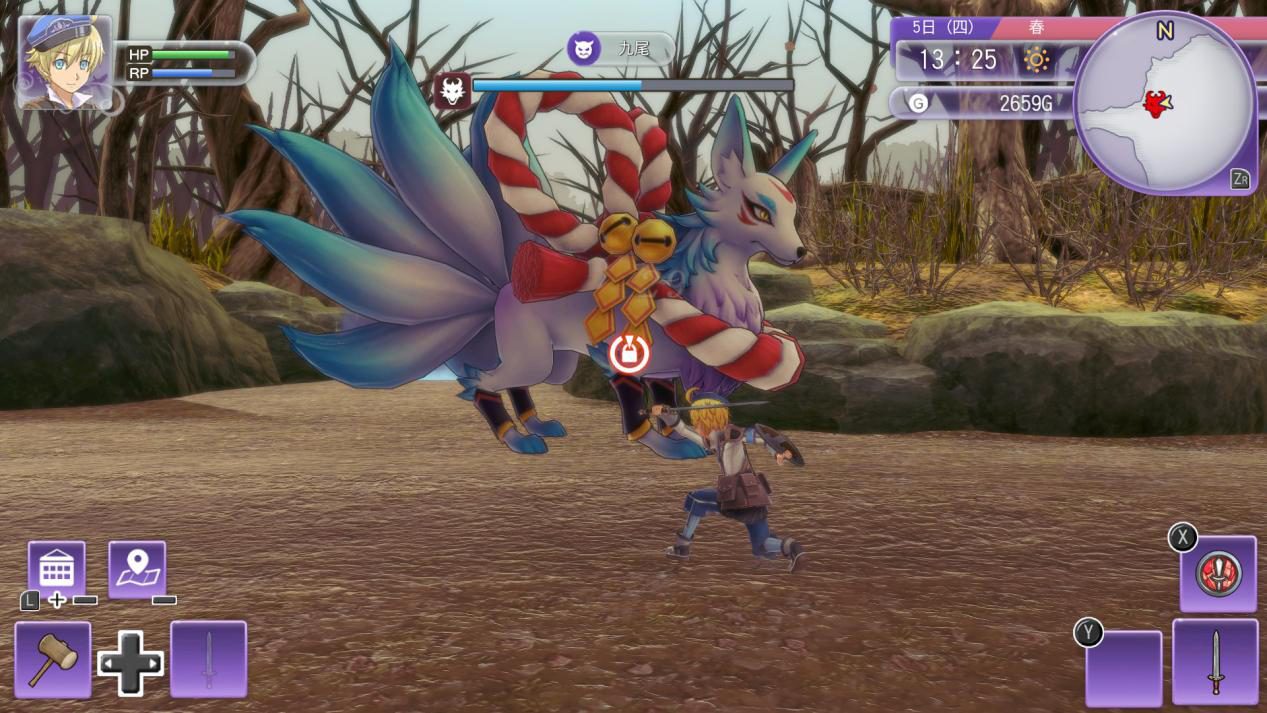Choose the faded sword slot beside the D-pad
This screenshot has width=1267, height=713.
point(208,659)
